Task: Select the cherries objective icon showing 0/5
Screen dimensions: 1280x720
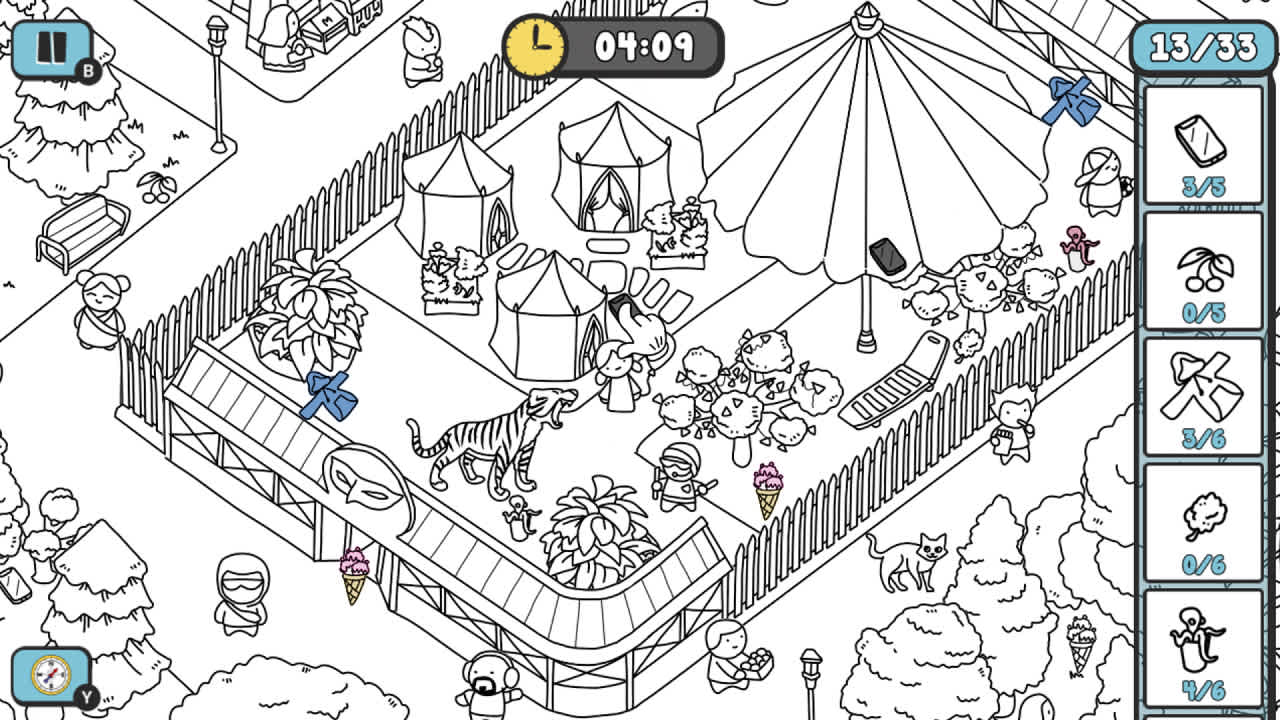Action: point(1204,270)
